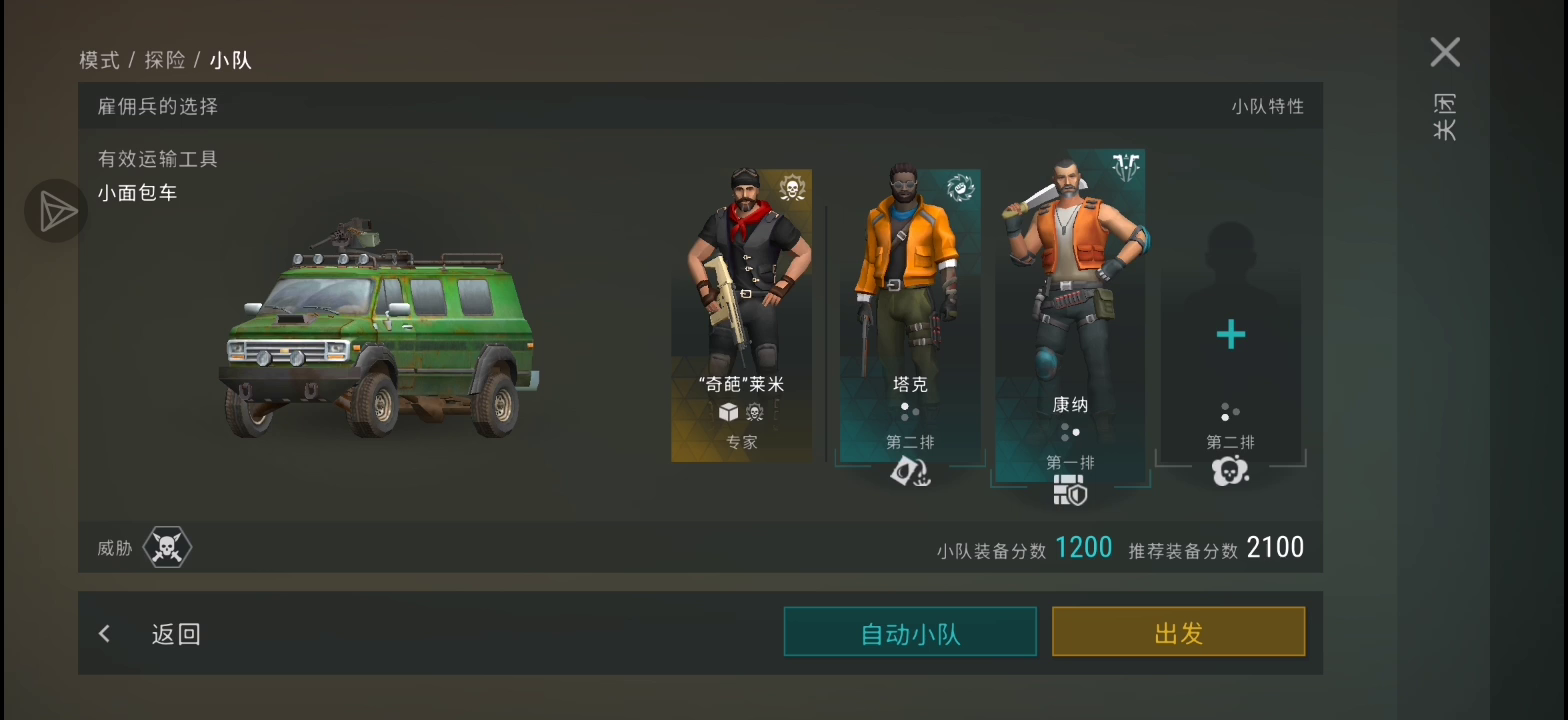Open the 小队特性 squad traits panel

tap(1266, 107)
